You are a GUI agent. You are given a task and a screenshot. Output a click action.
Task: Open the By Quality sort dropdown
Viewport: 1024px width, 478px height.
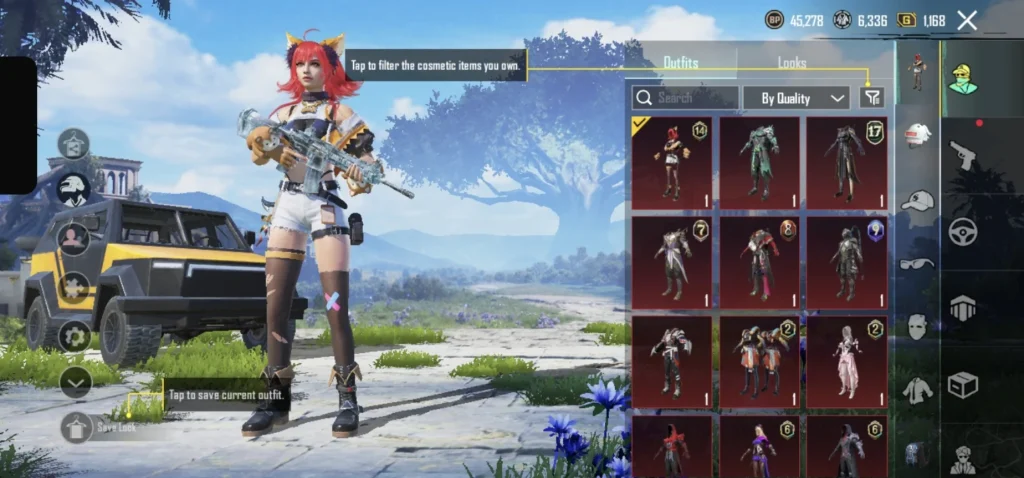point(796,98)
